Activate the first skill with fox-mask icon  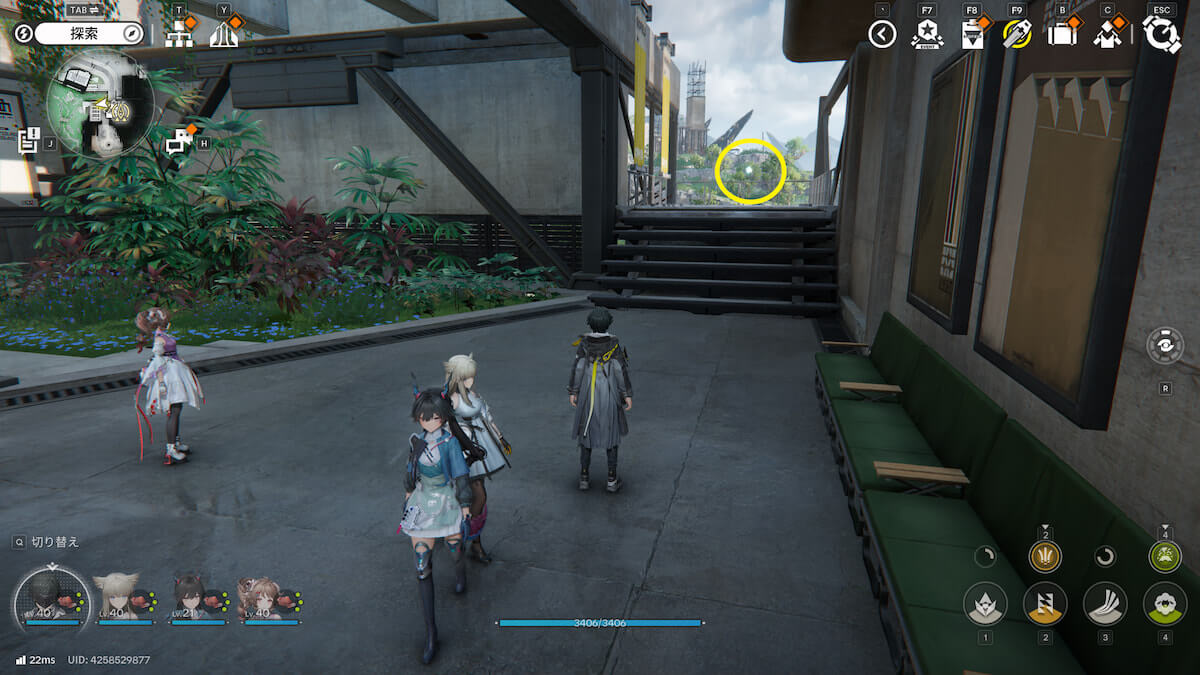tap(985, 604)
